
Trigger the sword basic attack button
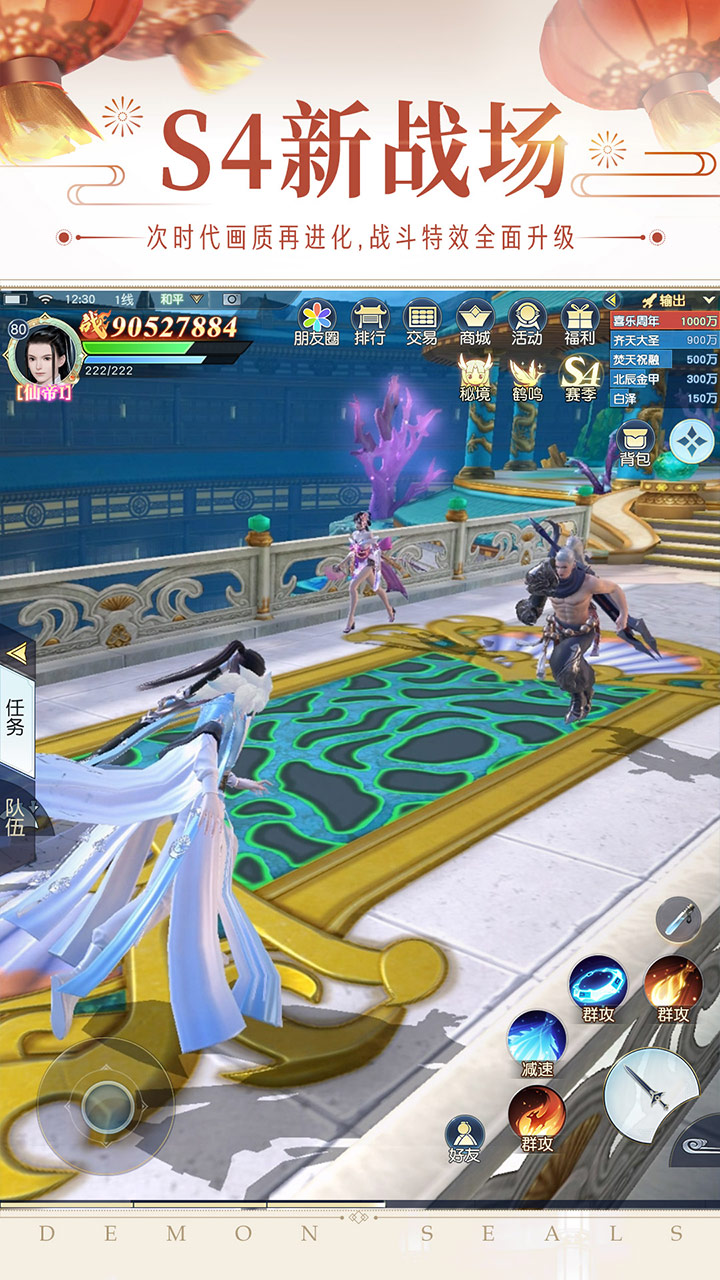coord(651,1094)
